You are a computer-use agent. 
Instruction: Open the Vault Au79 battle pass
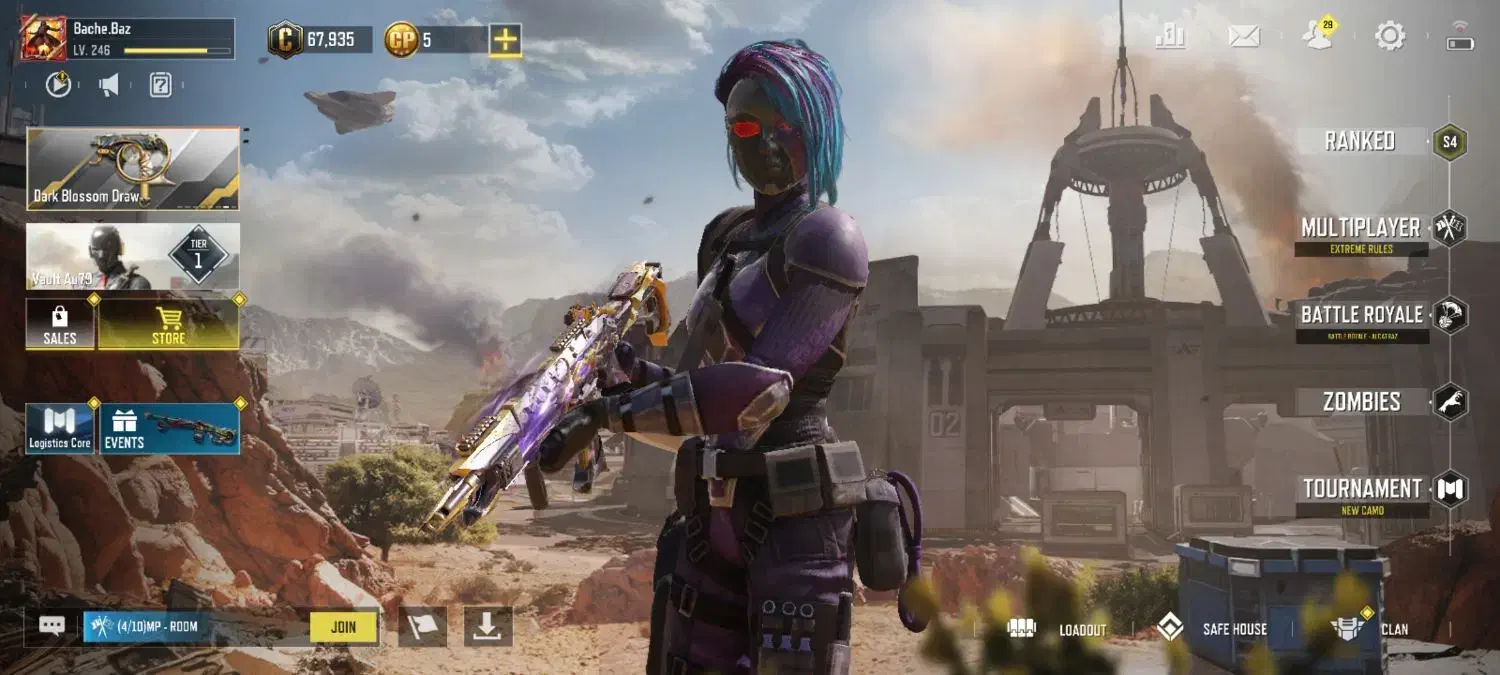pyautogui.click(x=133, y=257)
